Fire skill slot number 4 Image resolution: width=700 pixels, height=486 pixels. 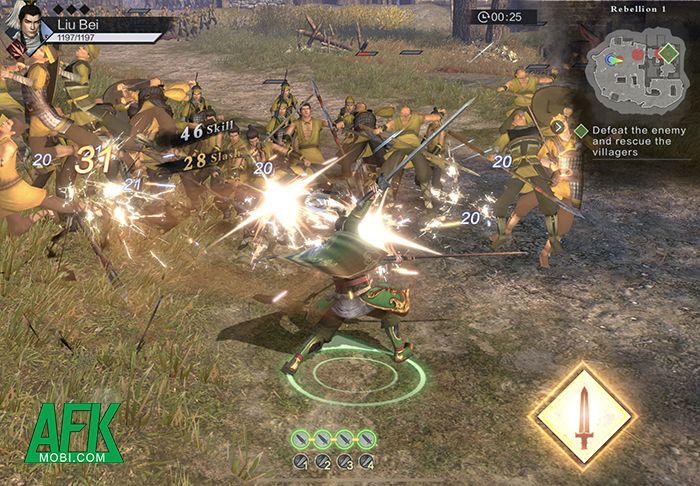pos(367,462)
